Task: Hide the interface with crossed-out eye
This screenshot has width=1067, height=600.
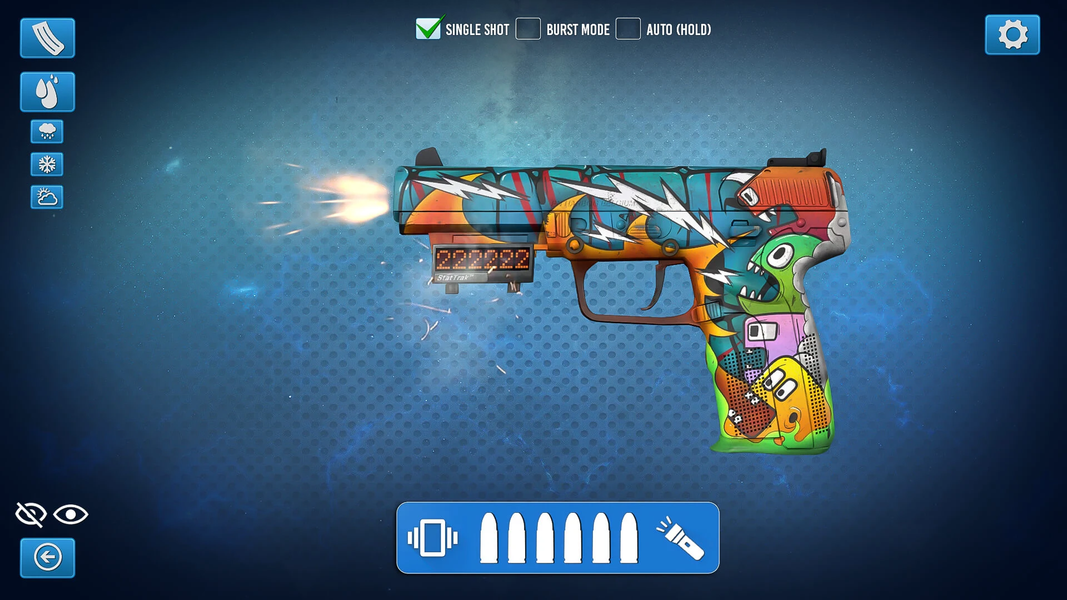Action: (x=31, y=515)
